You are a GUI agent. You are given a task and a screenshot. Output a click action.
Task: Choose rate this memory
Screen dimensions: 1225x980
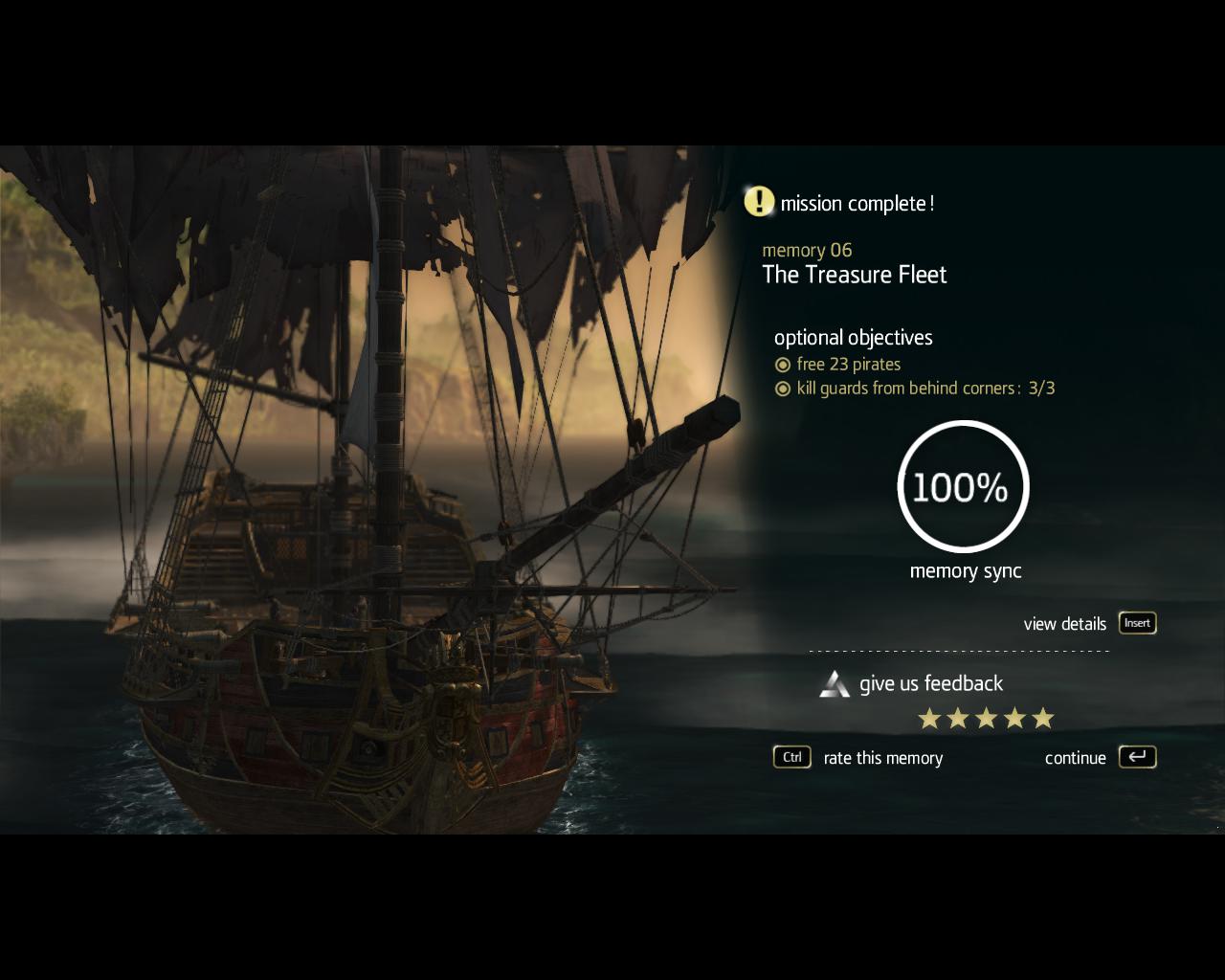tap(882, 758)
